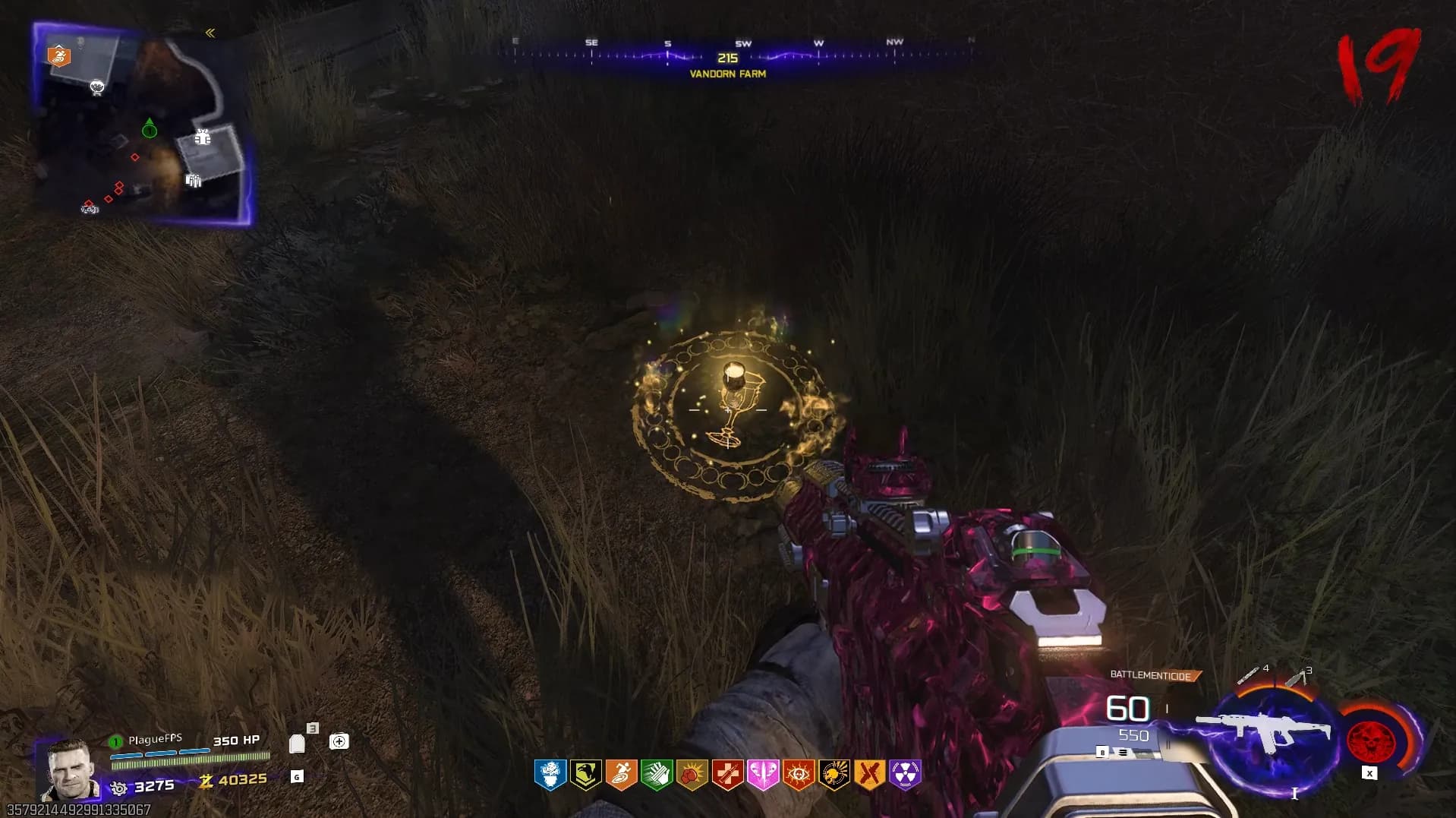Select the armor plate inventory icon
The height and width of the screenshot is (818, 1456).
pos(298,743)
